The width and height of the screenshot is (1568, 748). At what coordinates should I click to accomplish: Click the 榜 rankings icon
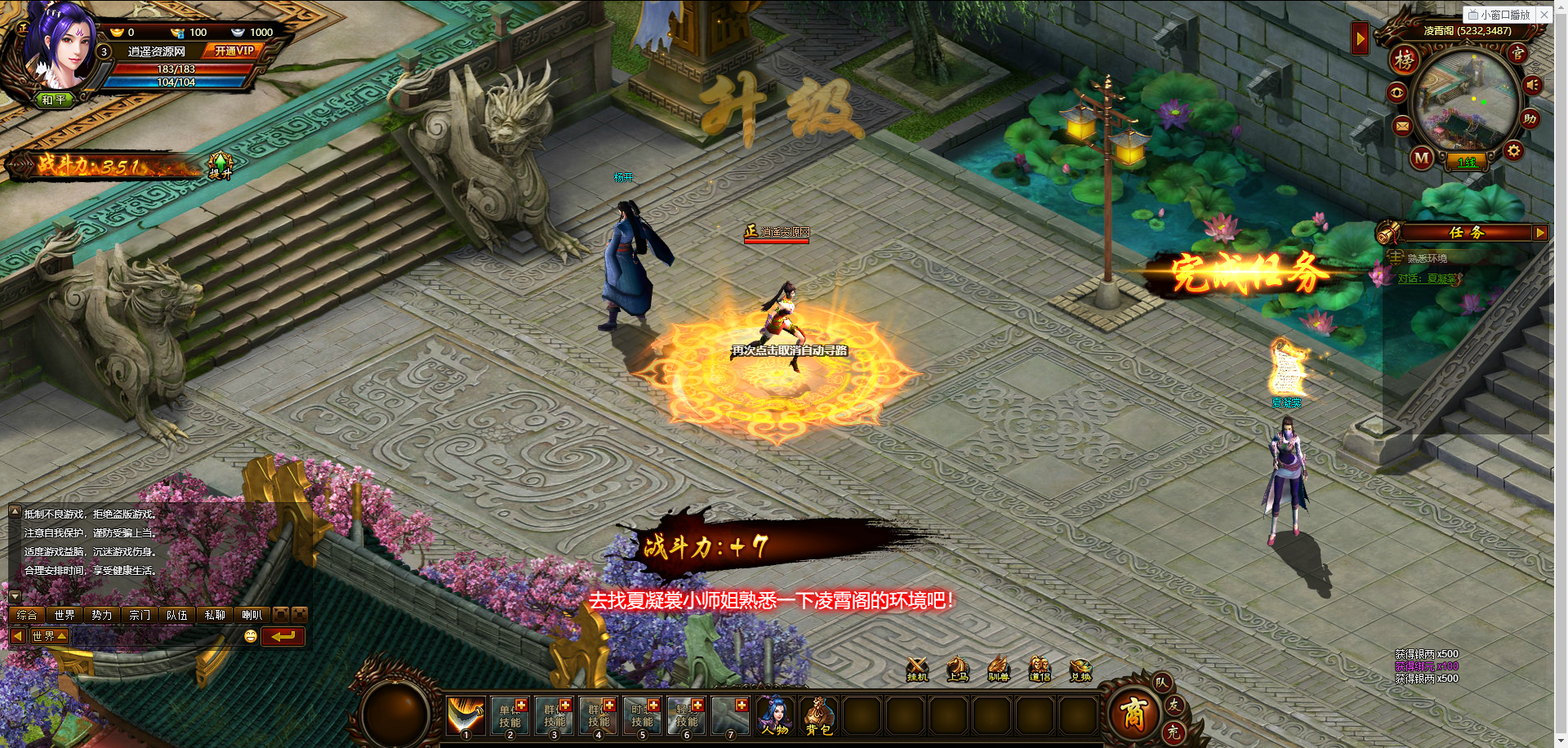pos(1403,60)
